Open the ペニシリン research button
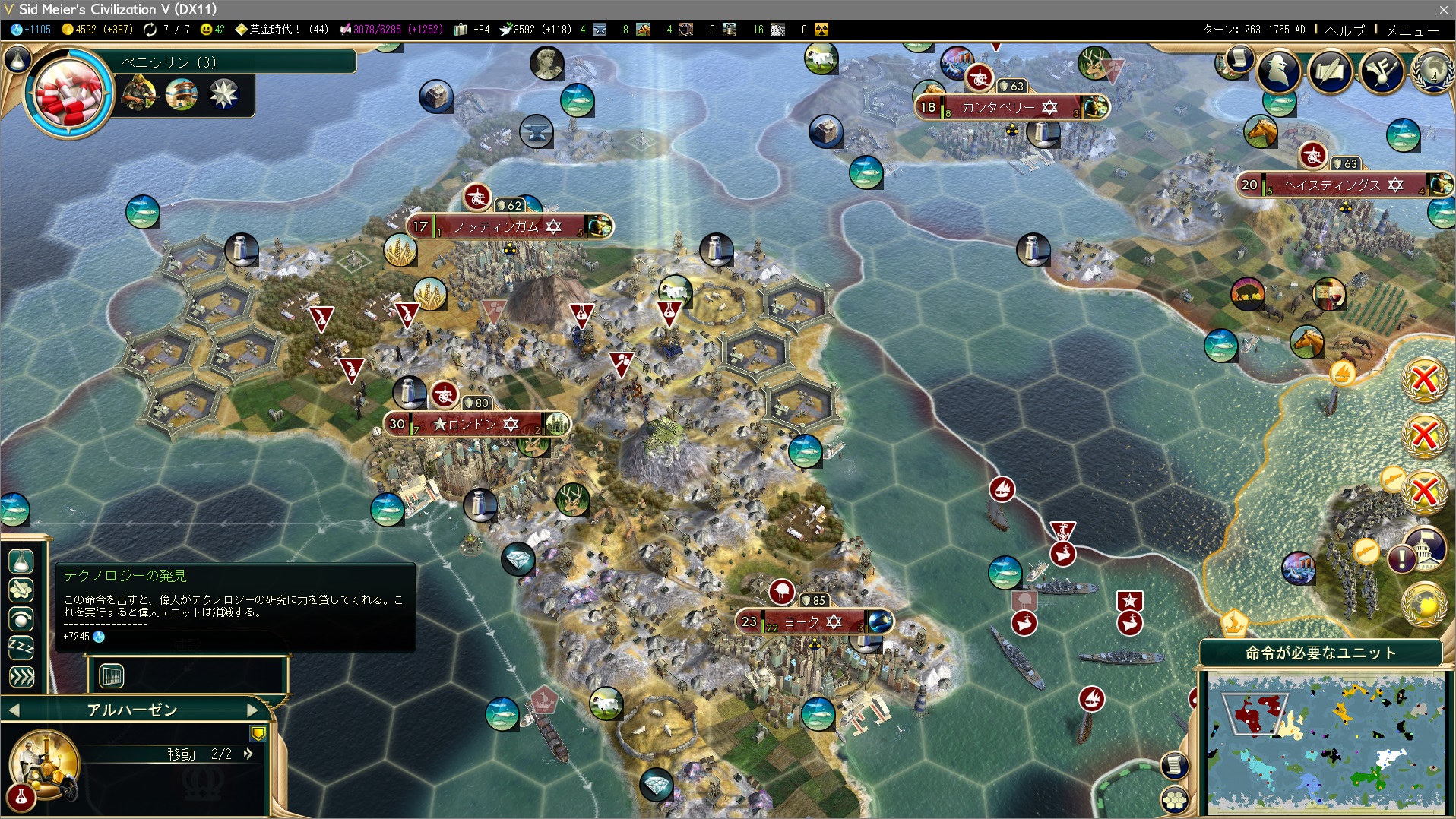Viewport: 1456px width, 819px height. (x=70, y=92)
